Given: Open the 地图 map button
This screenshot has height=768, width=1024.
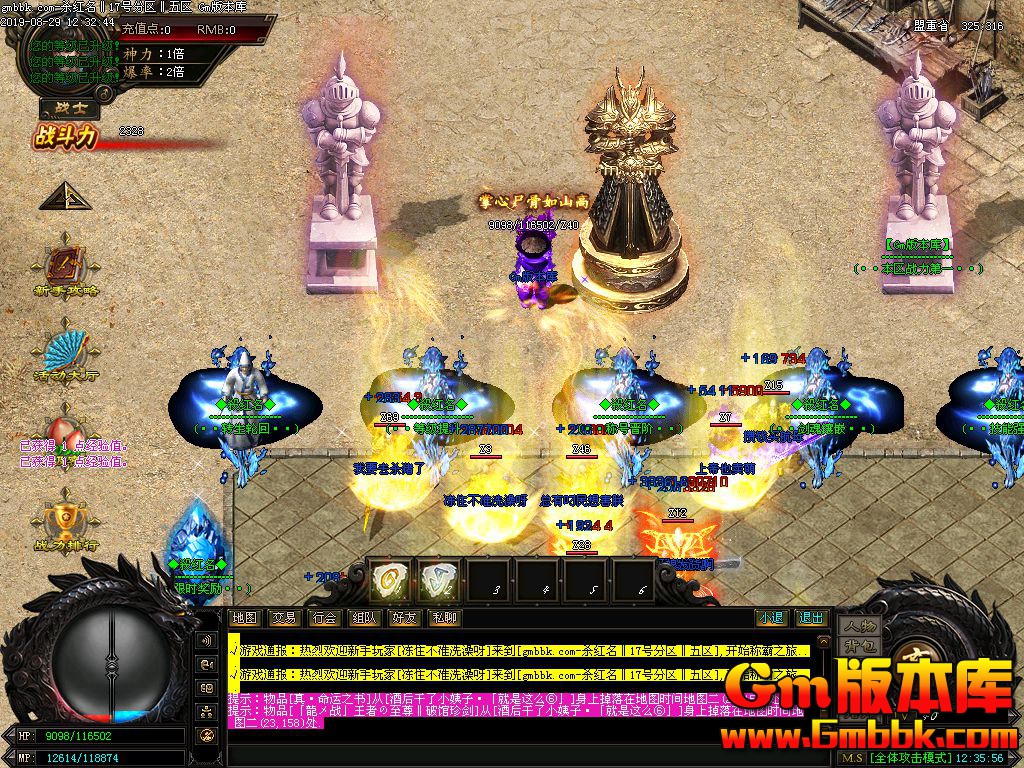Looking at the screenshot, I should point(244,618).
